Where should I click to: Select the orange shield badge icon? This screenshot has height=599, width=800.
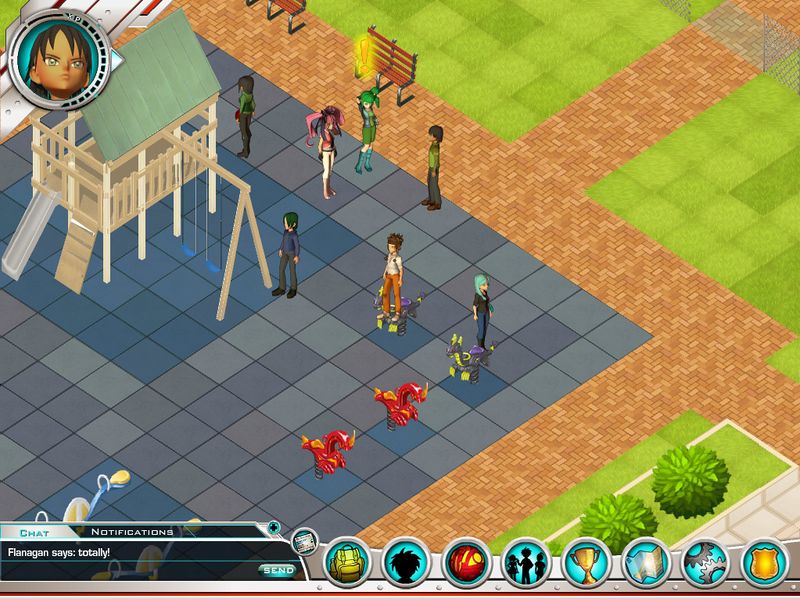coord(766,563)
